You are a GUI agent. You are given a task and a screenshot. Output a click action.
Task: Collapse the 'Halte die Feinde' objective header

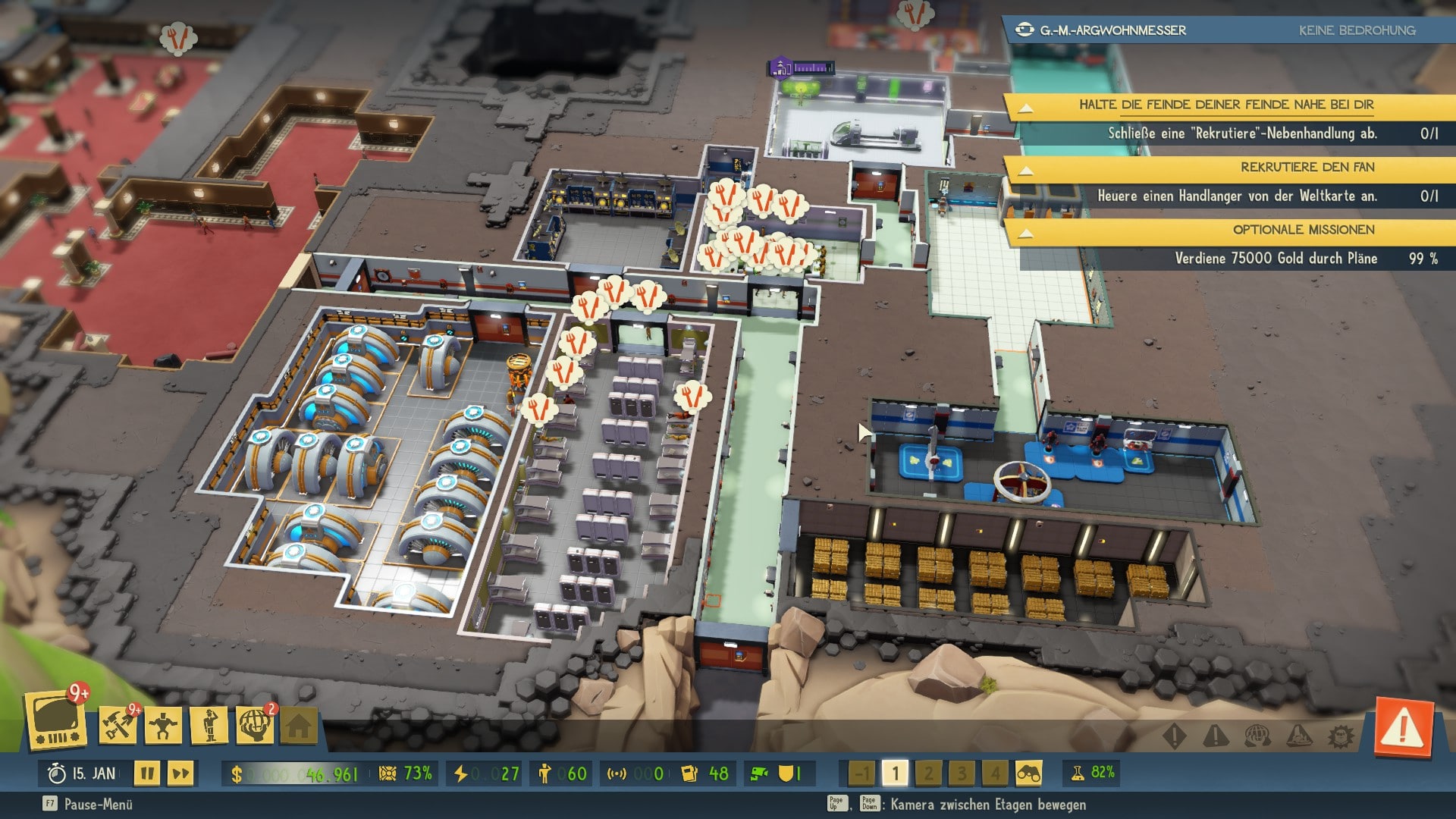pos(1025,106)
